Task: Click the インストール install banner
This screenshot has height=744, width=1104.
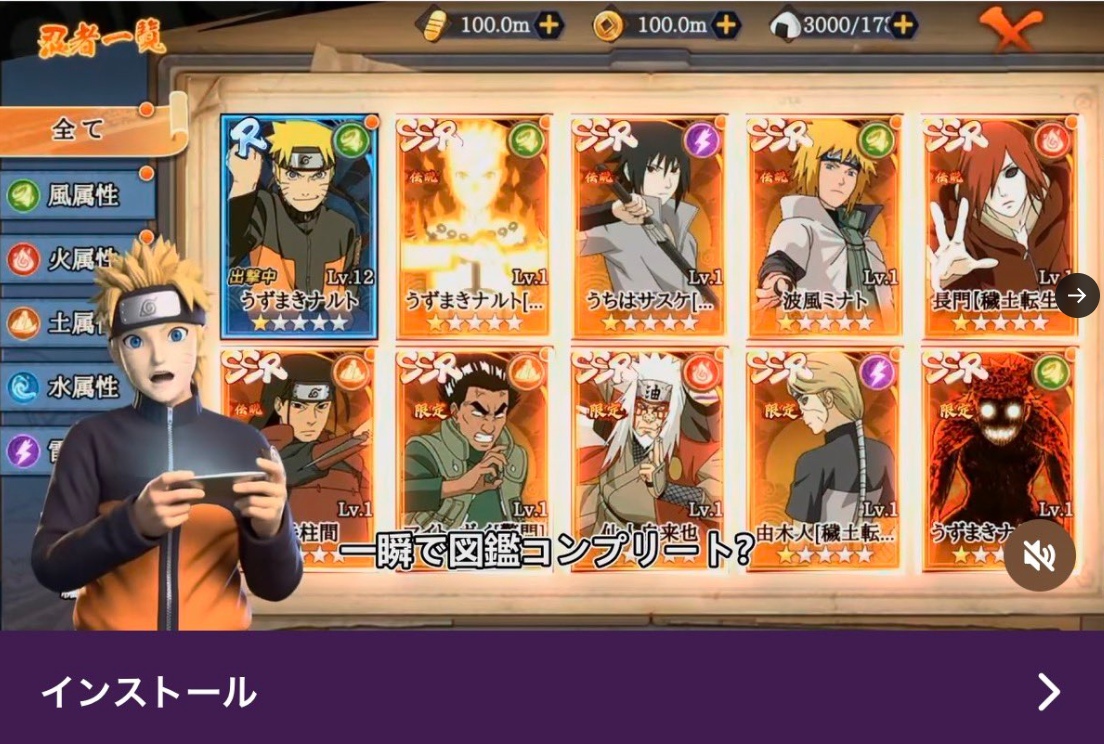Action: tap(552, 691)
